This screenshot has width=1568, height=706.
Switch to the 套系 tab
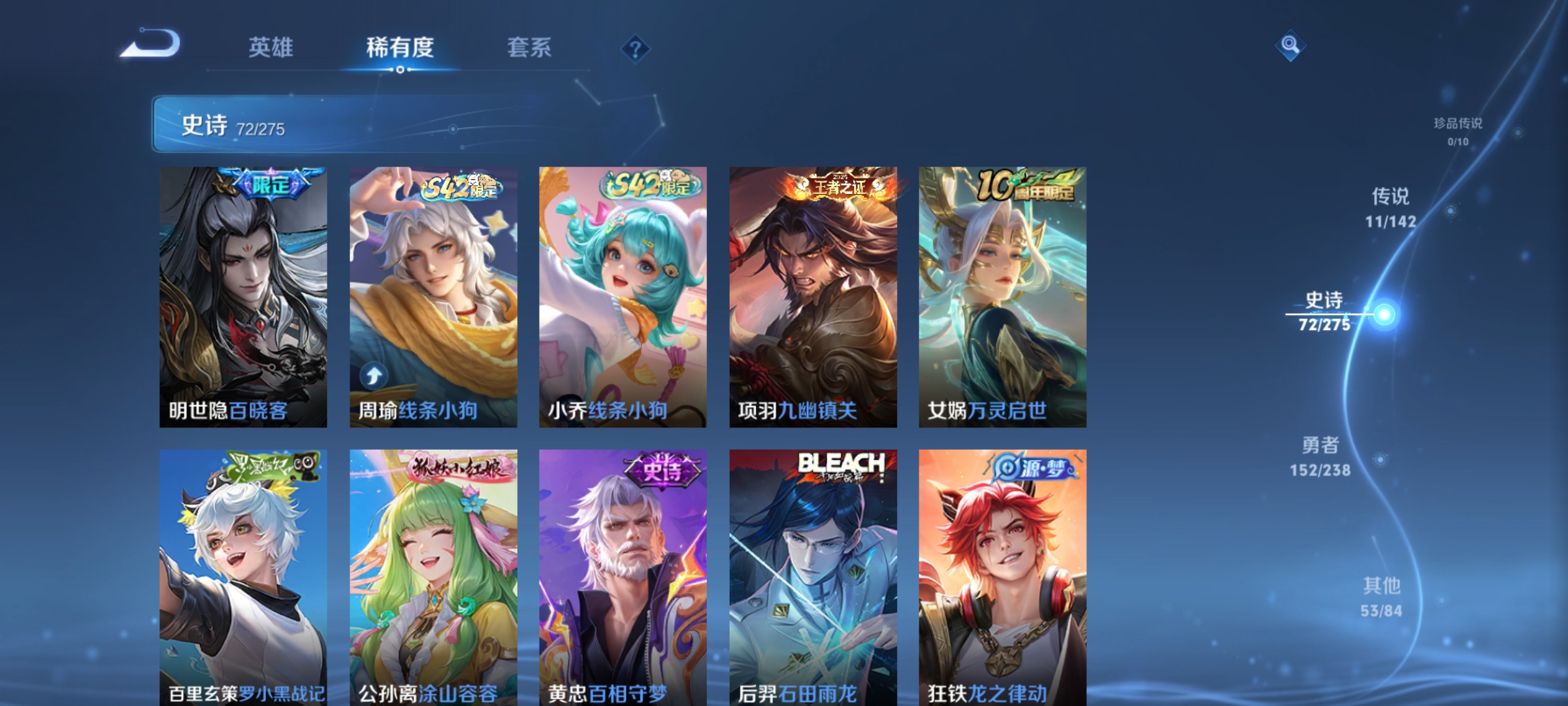pyautogui.click(x=529, y=48)
